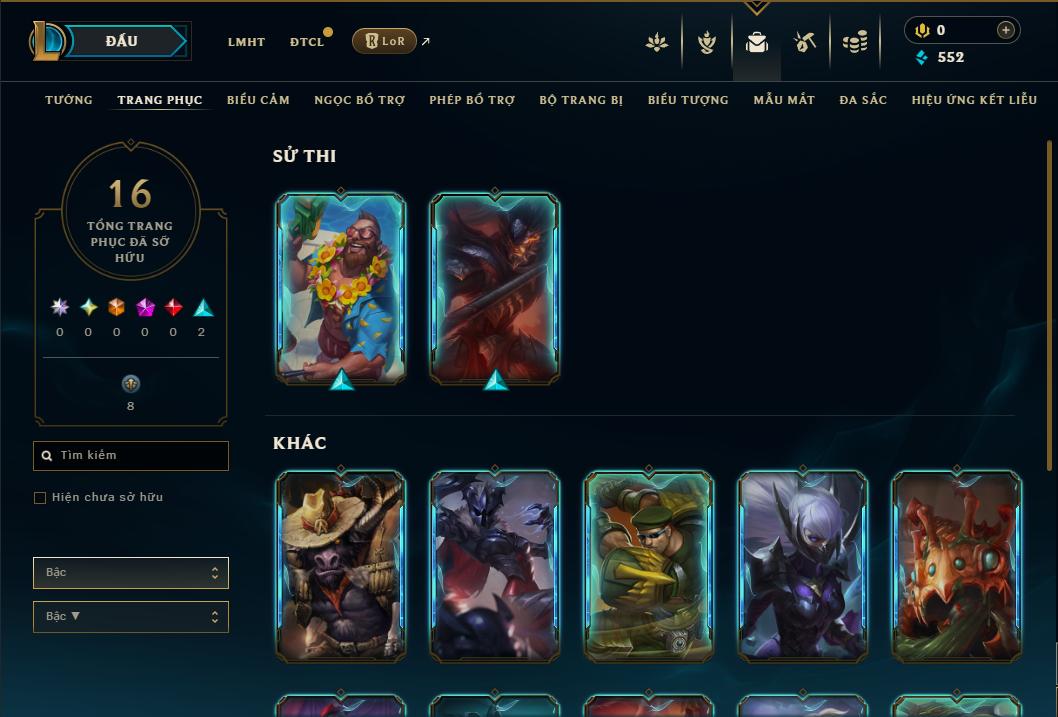Select the Pool Party Gragas skin card
This screenshot has width=1058, height=717.
pos(341,287)
